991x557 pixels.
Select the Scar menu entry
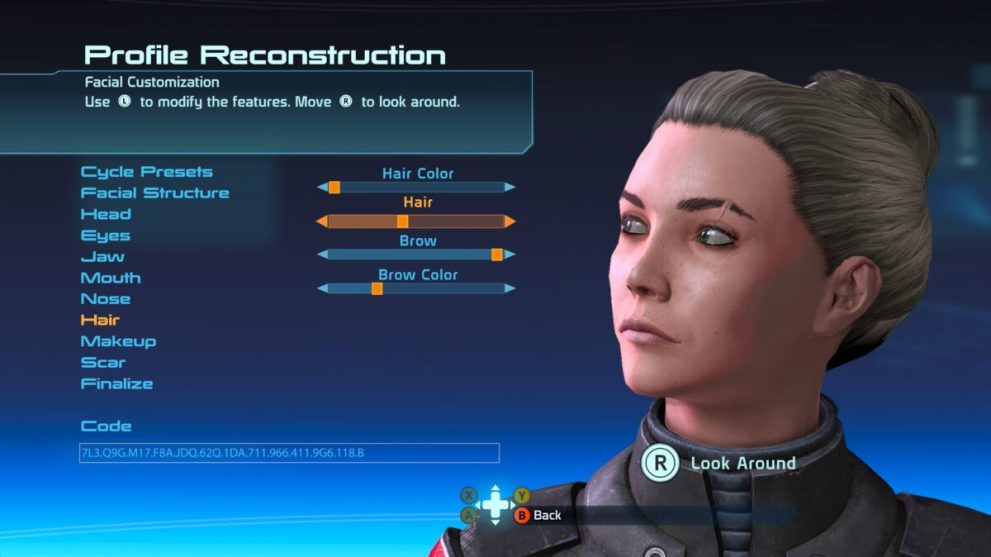[103, 362]
